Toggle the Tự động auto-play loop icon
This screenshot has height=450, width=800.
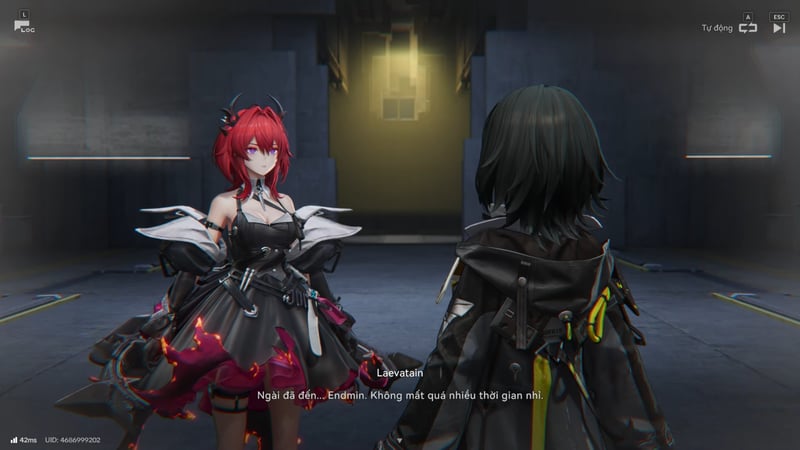pos(747,28)
